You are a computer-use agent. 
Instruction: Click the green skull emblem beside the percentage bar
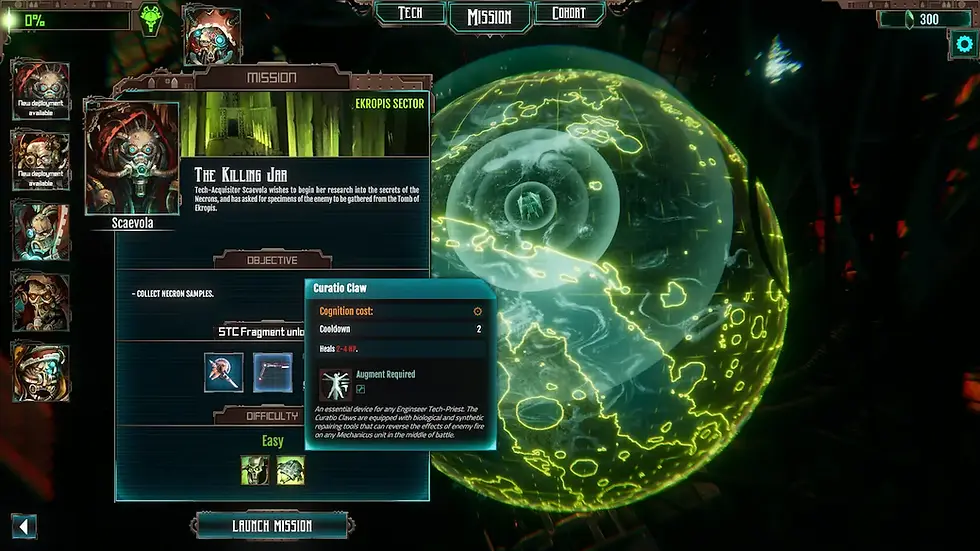151,19
